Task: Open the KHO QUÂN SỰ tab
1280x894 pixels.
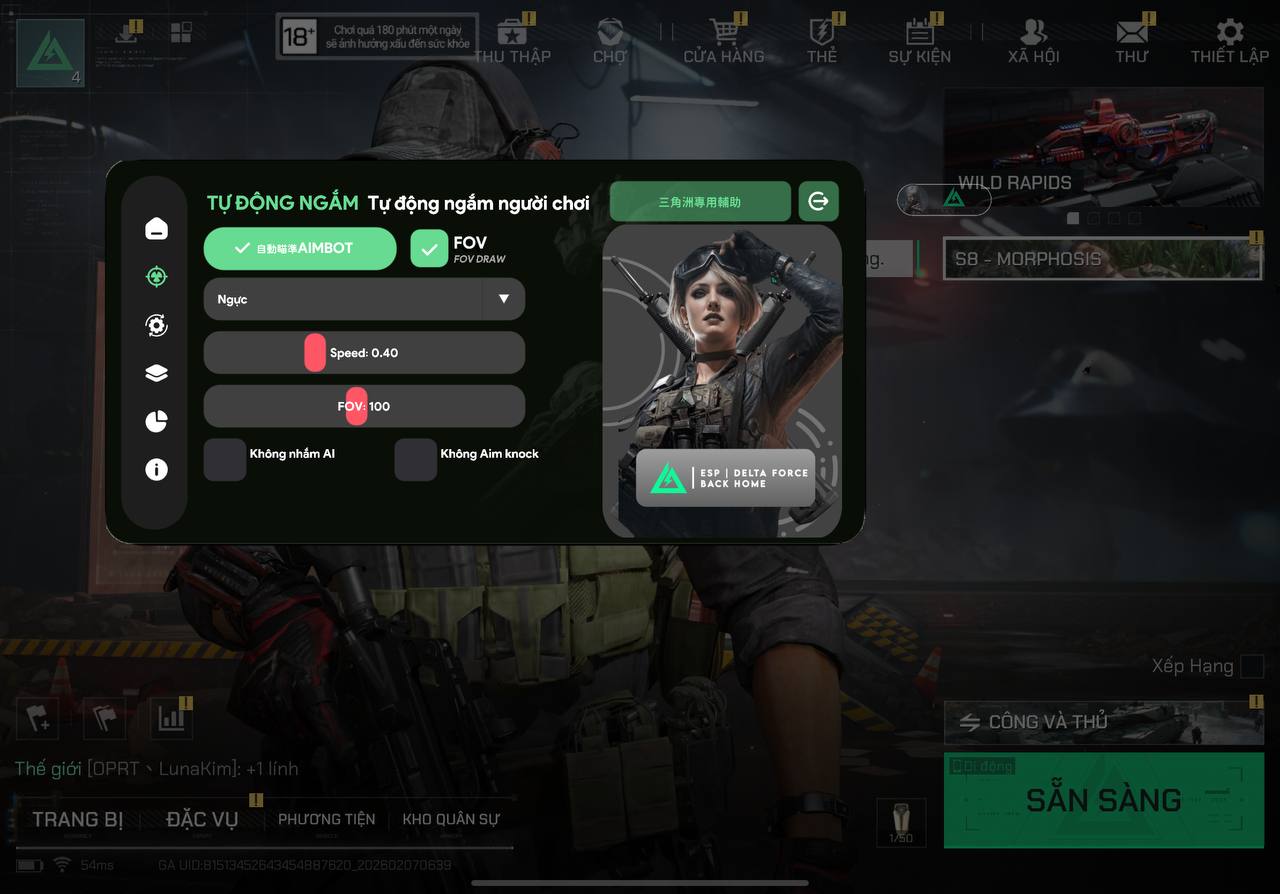Action: [450, 820]
